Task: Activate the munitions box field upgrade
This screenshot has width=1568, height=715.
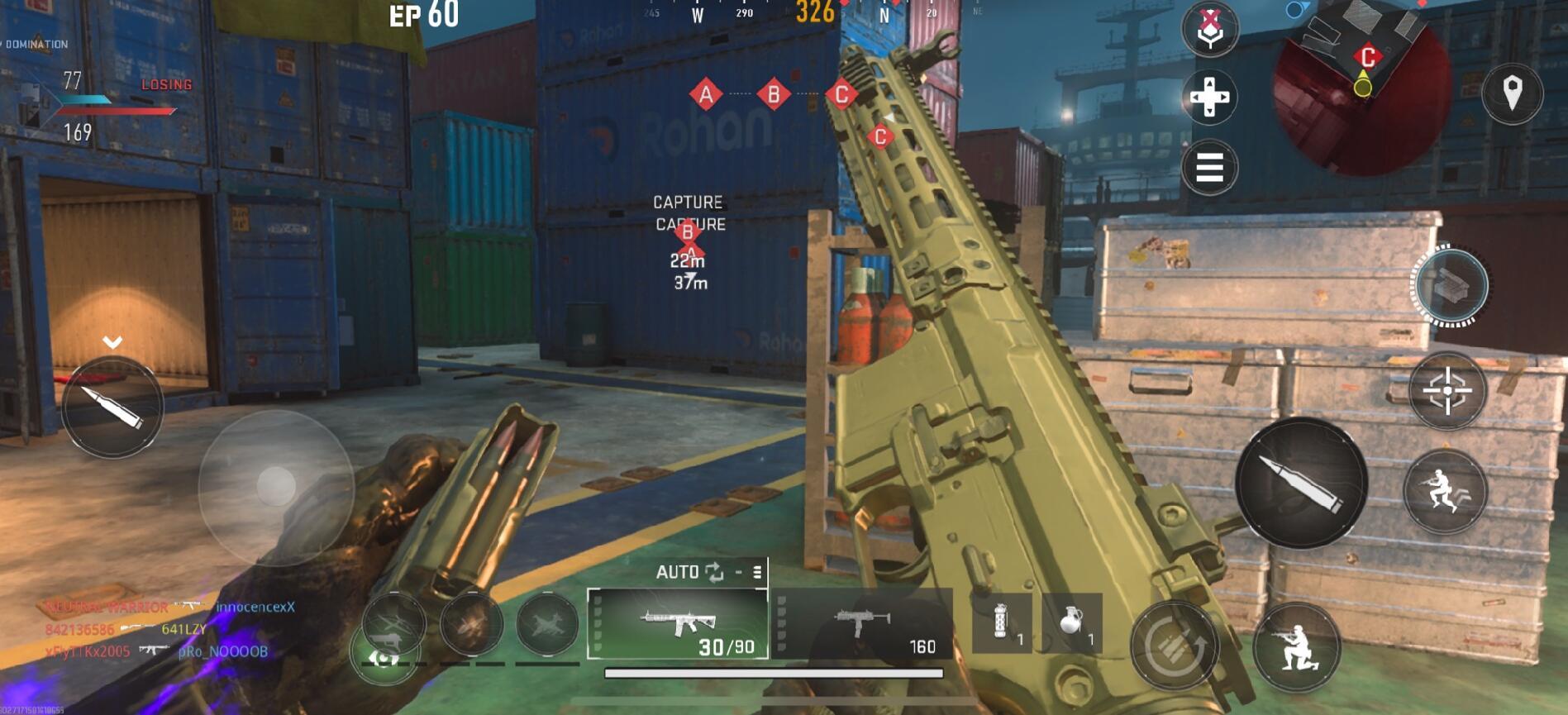Action: pyautogui.click(x=1451, y=286)
